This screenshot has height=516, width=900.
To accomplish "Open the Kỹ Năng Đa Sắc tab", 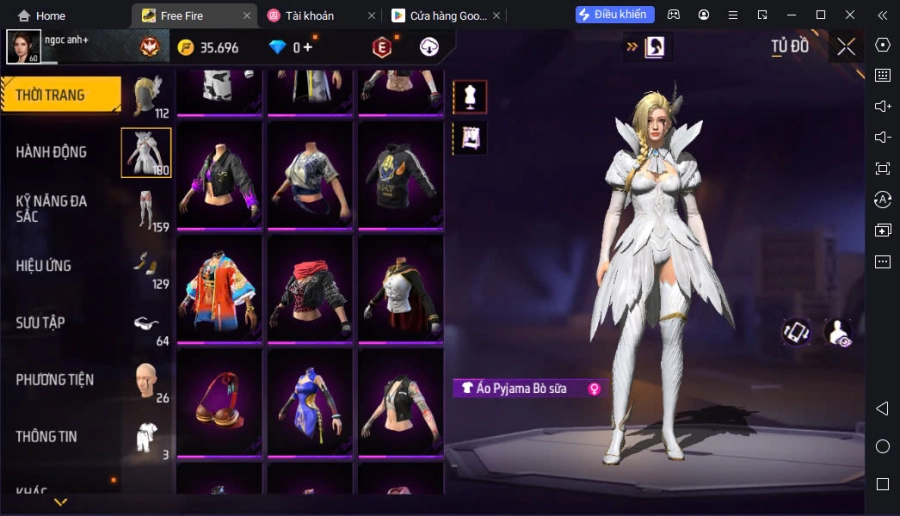I will [52, 208].
